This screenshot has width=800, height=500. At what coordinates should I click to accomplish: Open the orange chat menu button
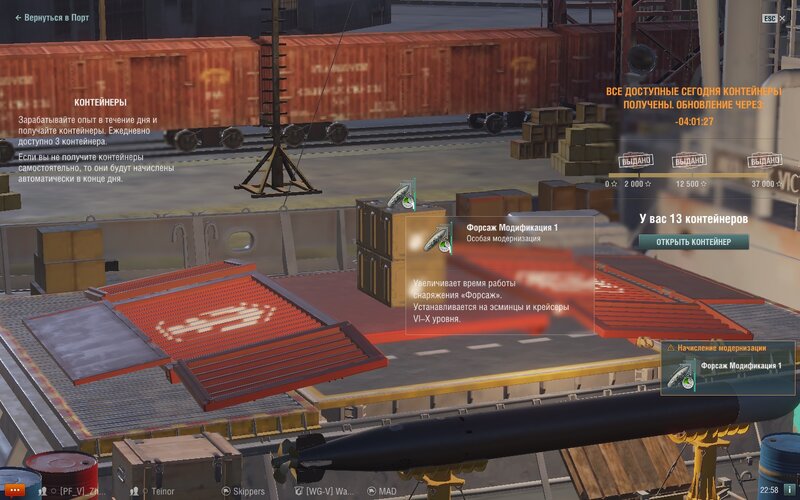16,491
